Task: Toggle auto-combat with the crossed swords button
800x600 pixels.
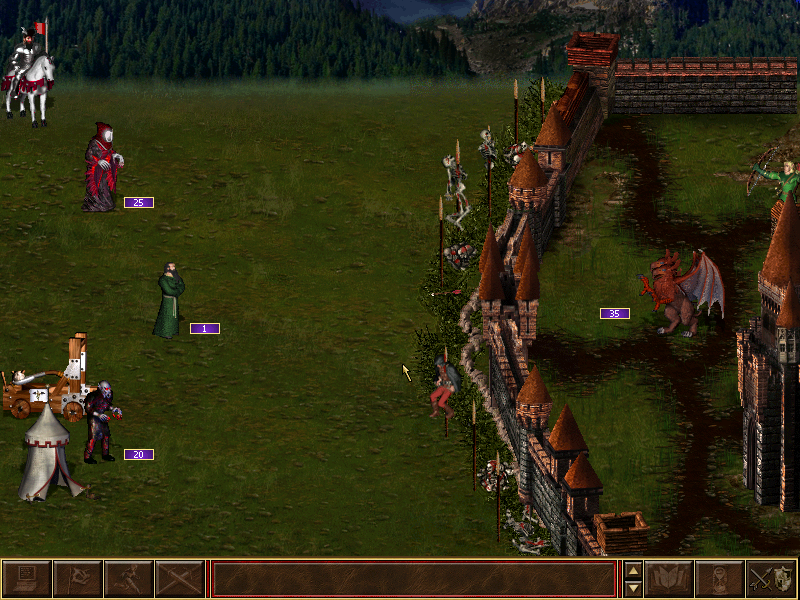Action: (x=180, y=579)
